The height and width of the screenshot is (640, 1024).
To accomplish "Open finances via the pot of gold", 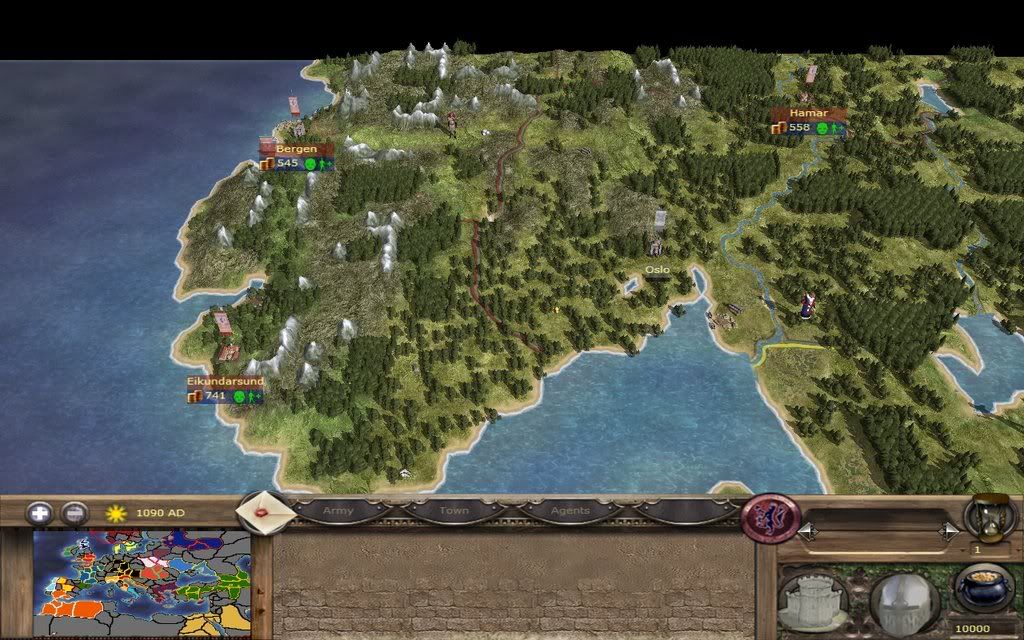I will pos(984,588).
